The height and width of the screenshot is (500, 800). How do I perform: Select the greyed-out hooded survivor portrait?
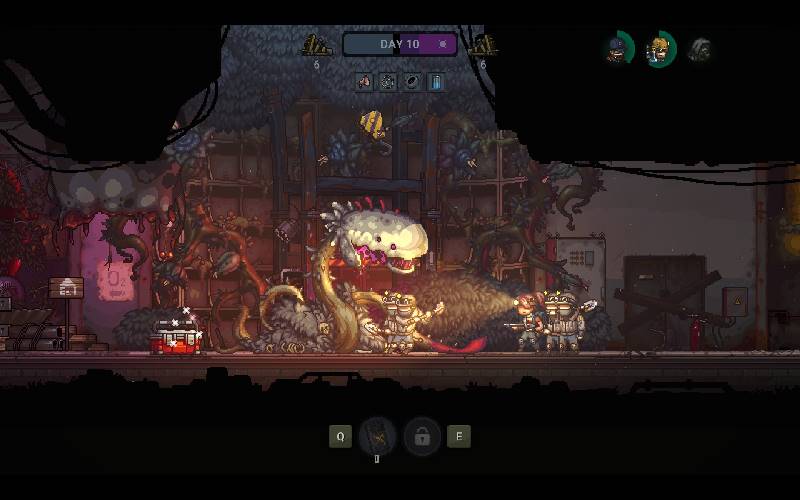[x=700, y=48]
